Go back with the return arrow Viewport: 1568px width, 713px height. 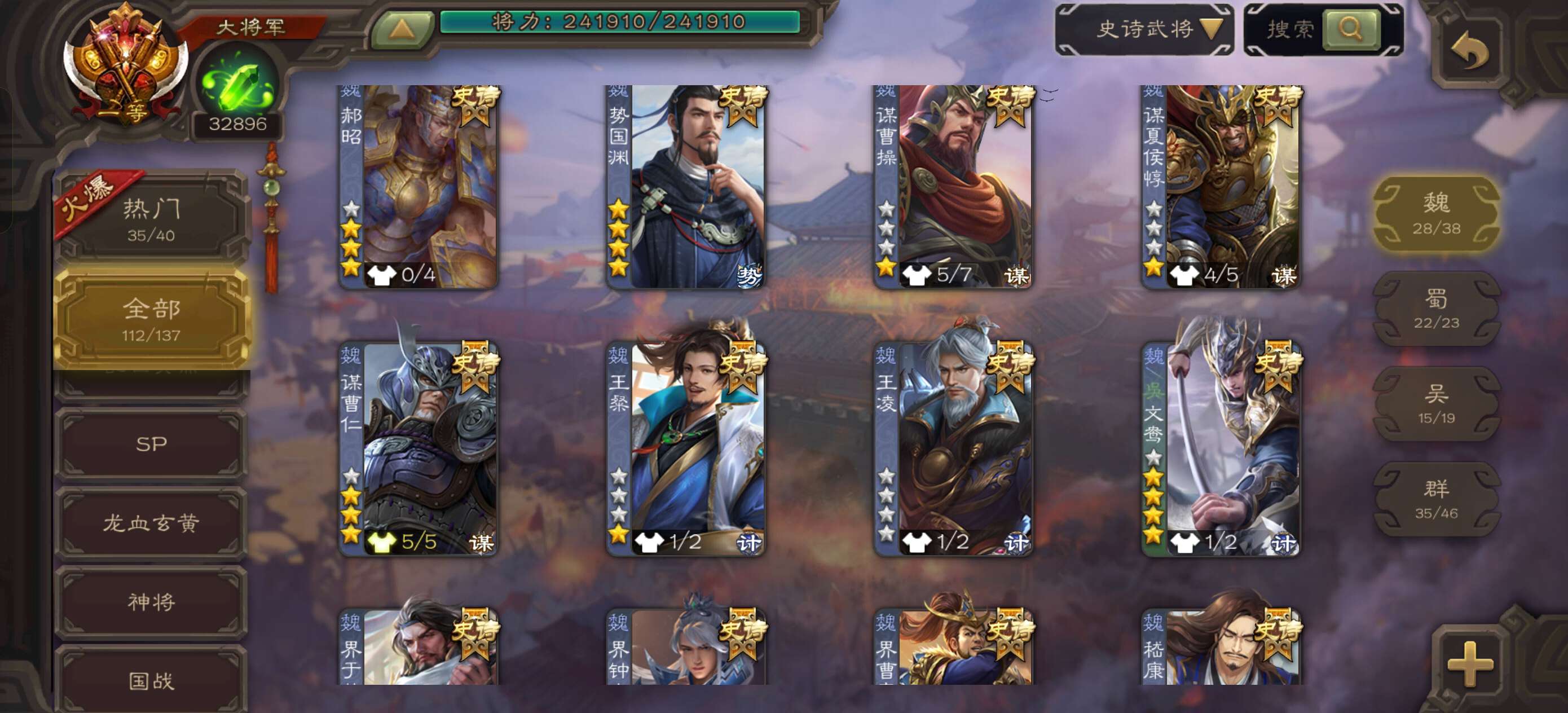(x=1470, y=51)
